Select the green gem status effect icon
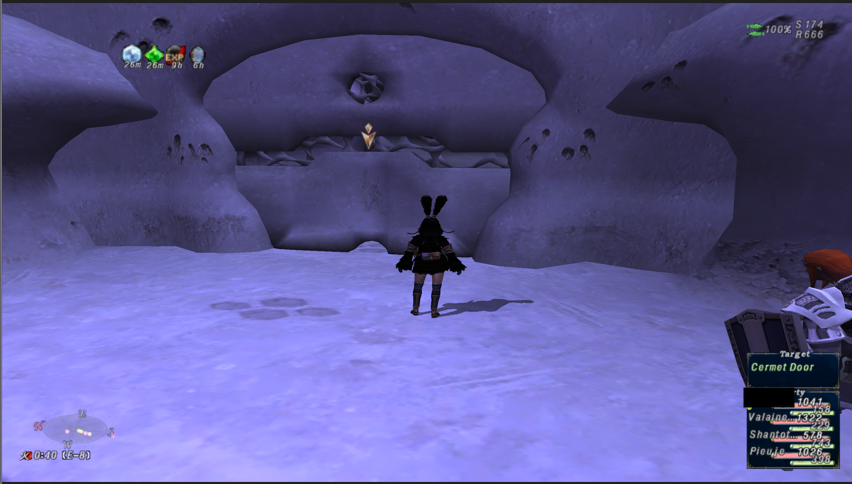852x484 pixels. click(x=154, y=53)
